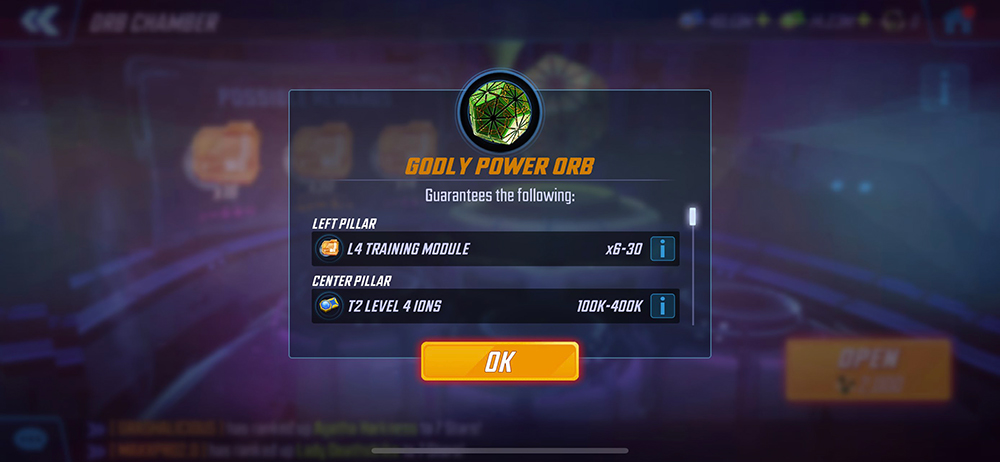The height and width of the screenshot is (462, 1000).
Task: Open the Godly Power Orb
Action: click(868, 369)
